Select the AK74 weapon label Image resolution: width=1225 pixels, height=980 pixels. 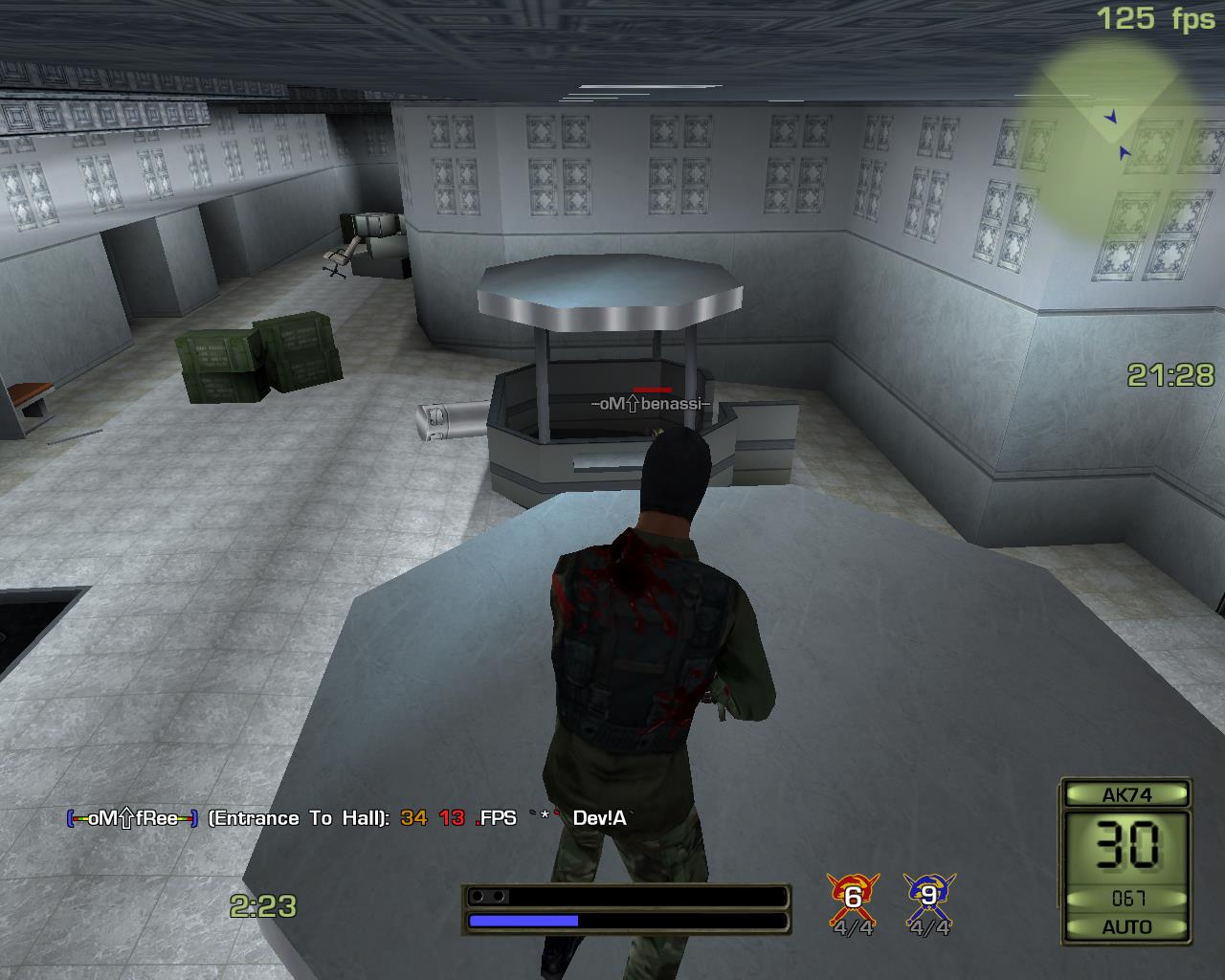tap(1126, 794)
